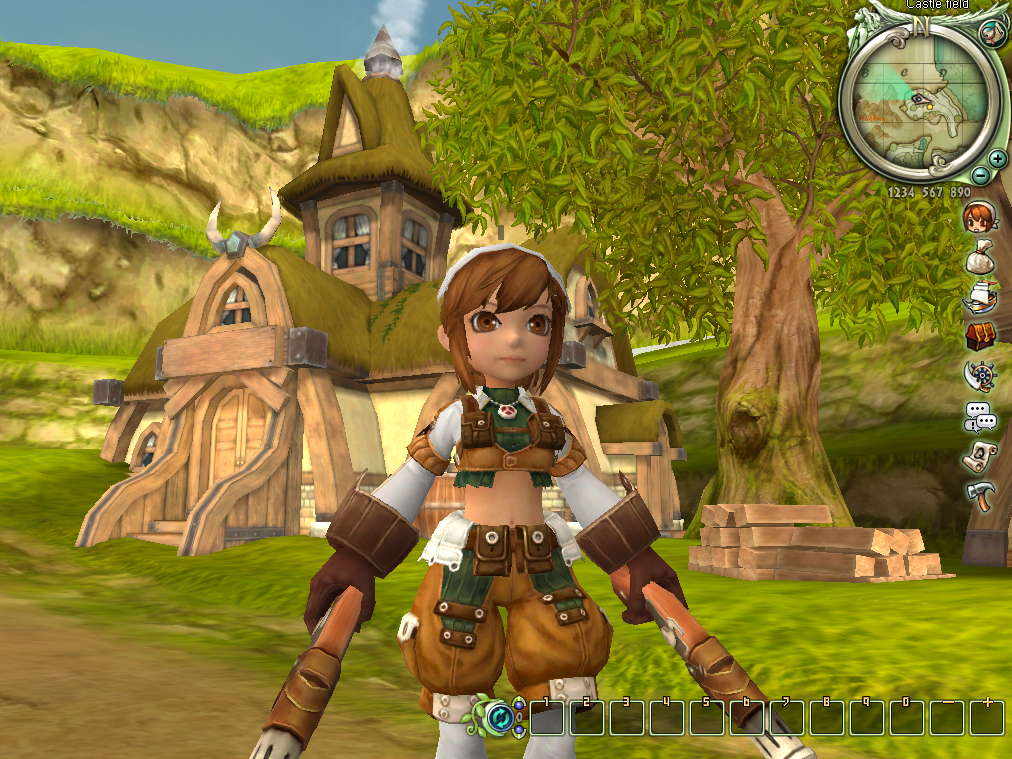
Task: Select hotbar slot number 1
Action: click(547, 717)
